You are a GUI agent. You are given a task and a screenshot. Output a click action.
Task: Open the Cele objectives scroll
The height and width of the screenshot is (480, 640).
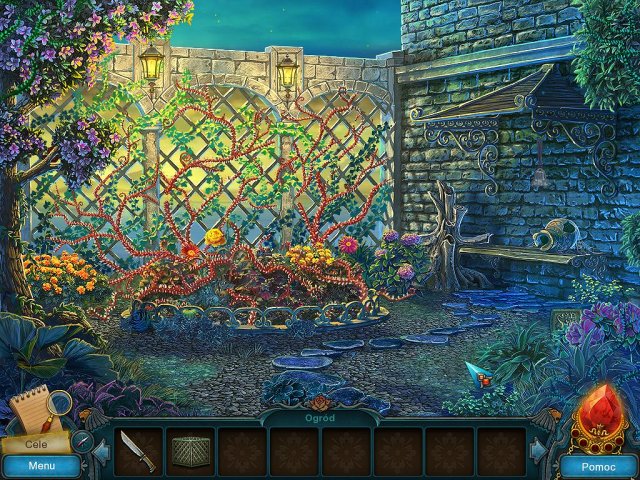[x=38, y=441]
